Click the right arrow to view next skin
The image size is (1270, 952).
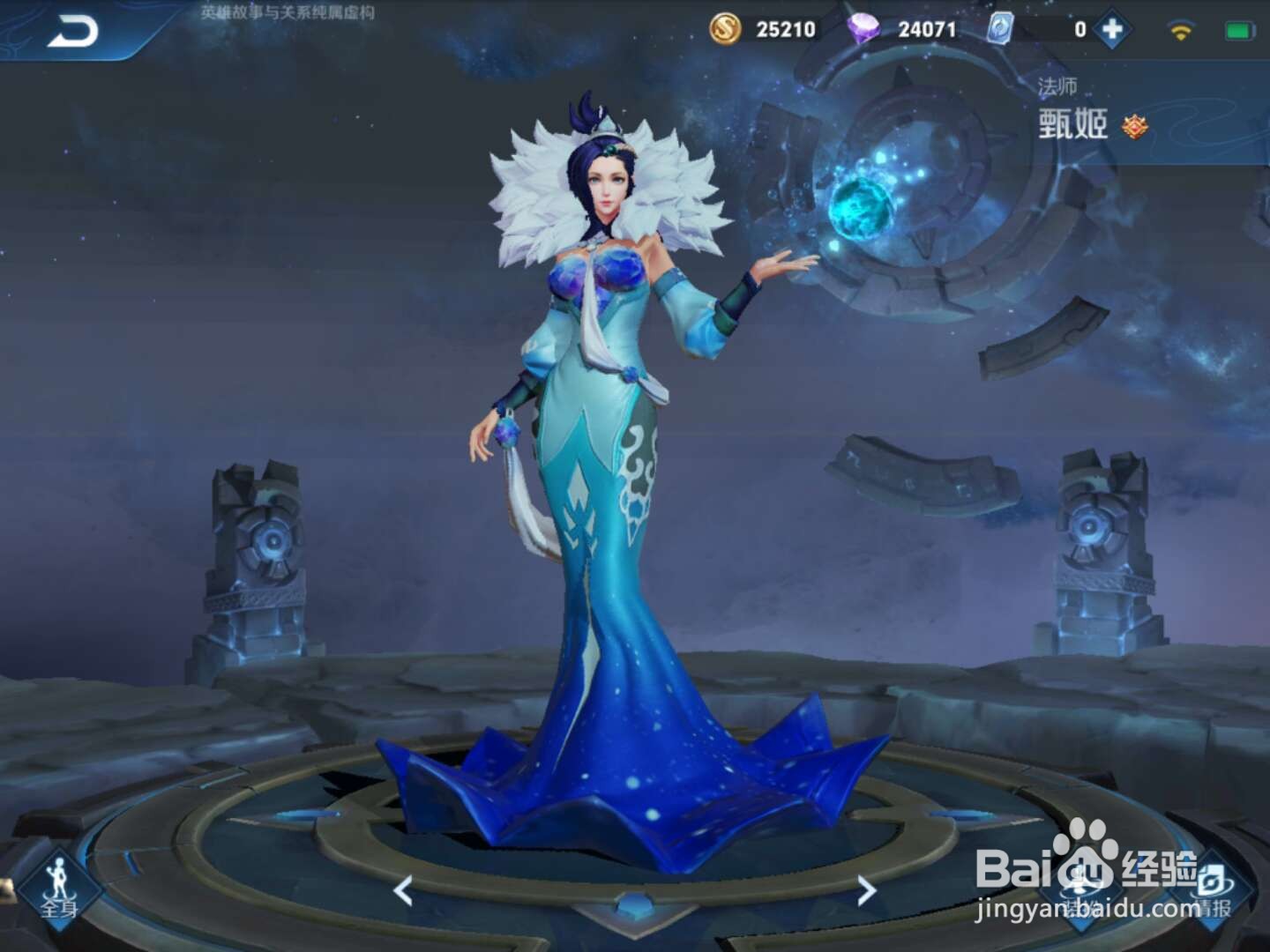click(864, 892)
